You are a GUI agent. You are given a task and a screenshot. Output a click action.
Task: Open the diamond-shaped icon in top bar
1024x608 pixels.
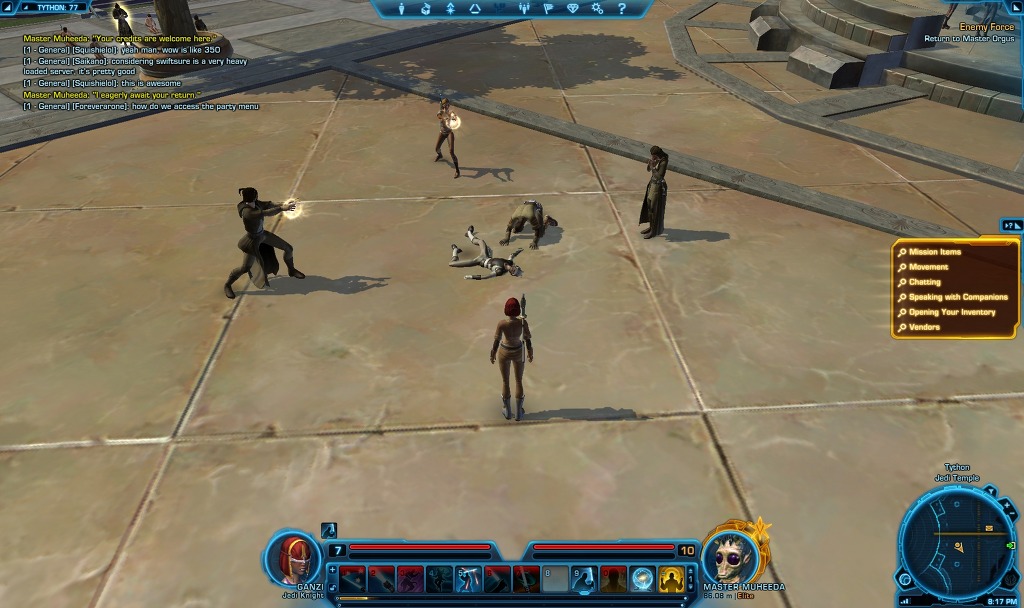(x=572, y=9)
